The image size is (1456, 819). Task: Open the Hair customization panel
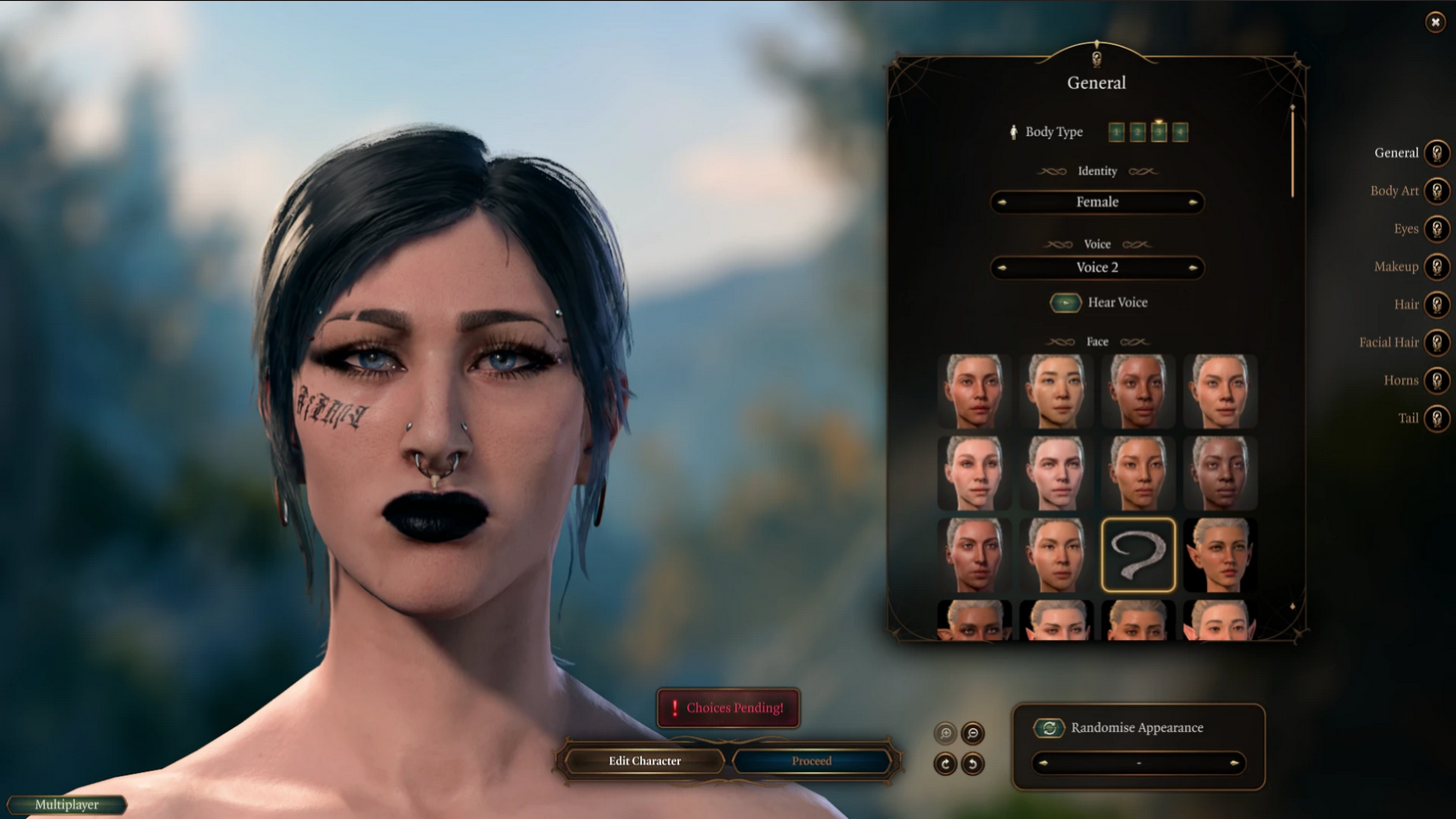(1436, 304)
